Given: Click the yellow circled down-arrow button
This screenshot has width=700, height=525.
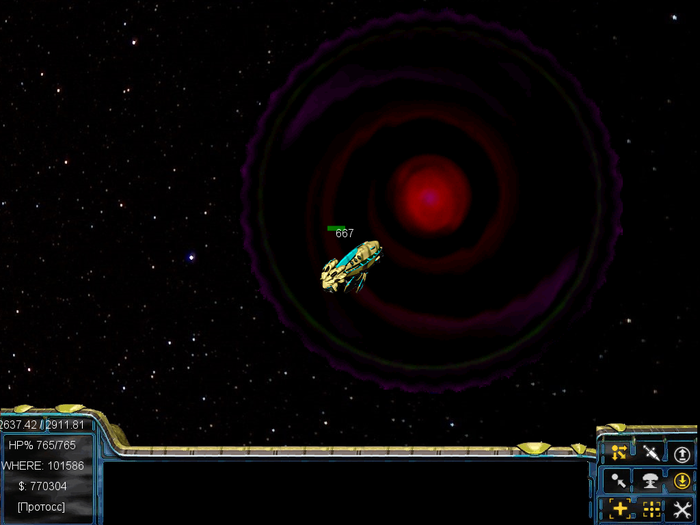Looking at the screenshot, I should click(x=682, y=481).
